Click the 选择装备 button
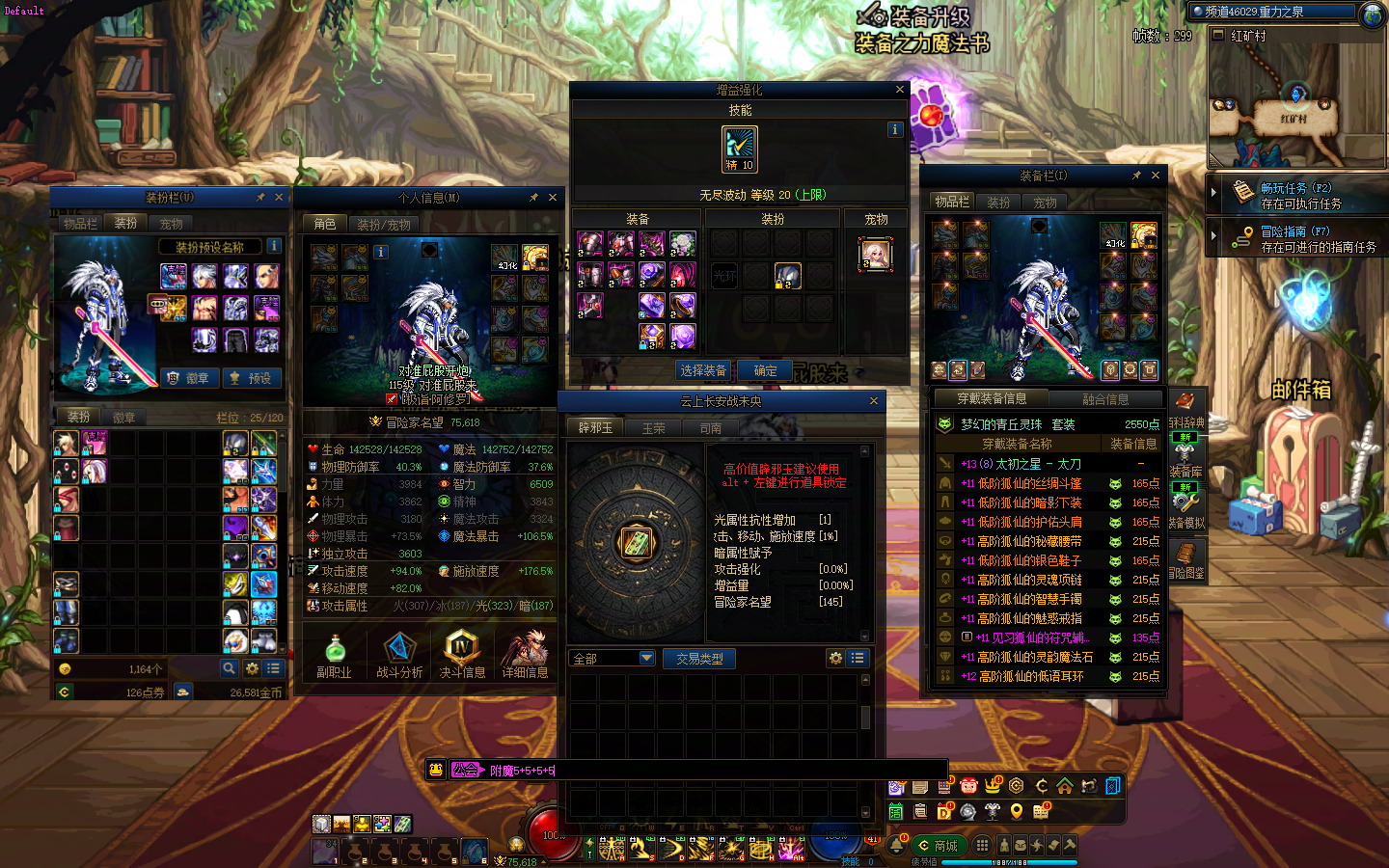This screenshot has width=1389, height=868. coord(703,370)
